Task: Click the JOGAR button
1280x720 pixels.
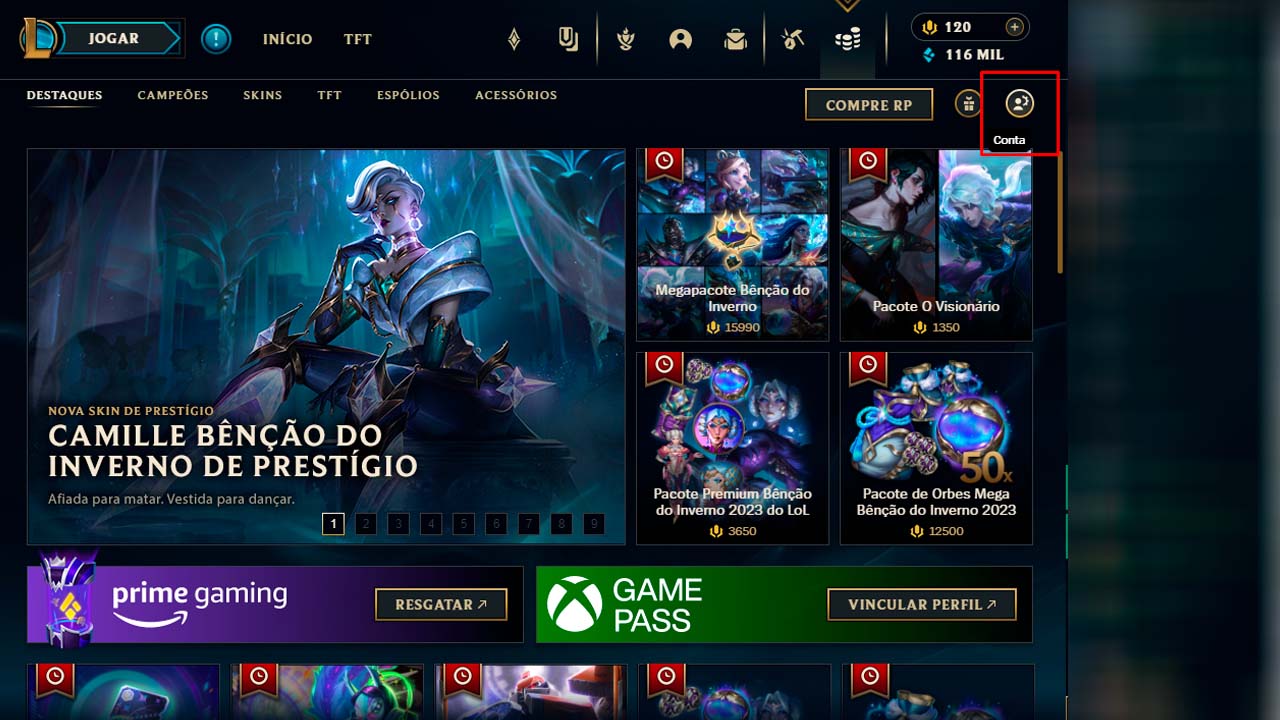Action: 113,38
